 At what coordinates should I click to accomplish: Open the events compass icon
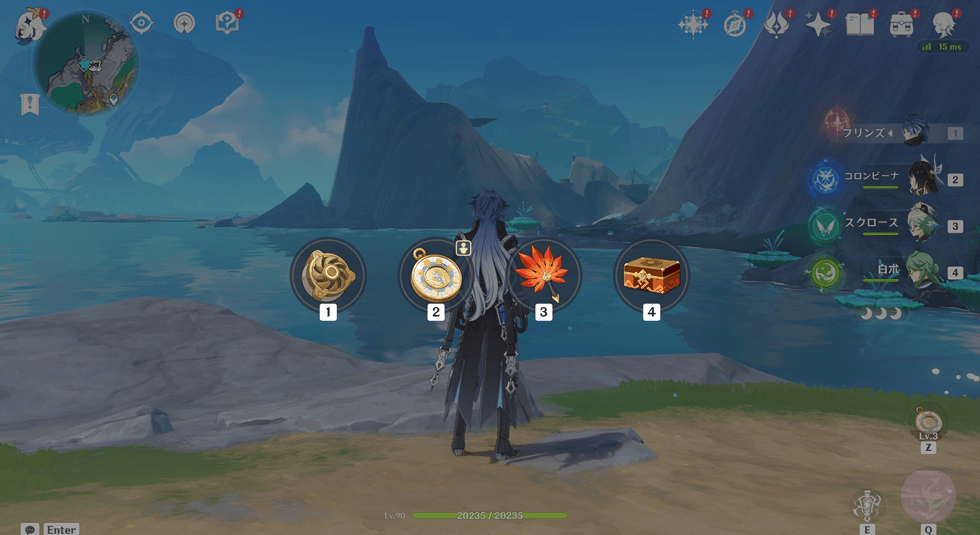[x=735, y=25]
